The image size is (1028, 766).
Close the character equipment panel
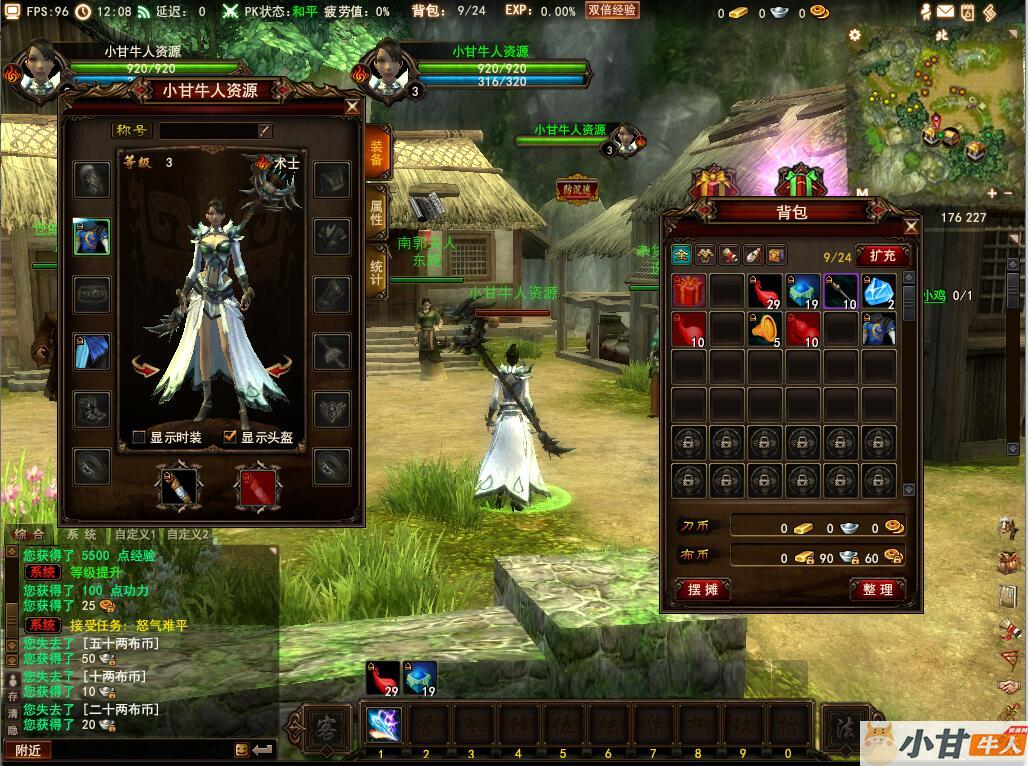(352, 106)
